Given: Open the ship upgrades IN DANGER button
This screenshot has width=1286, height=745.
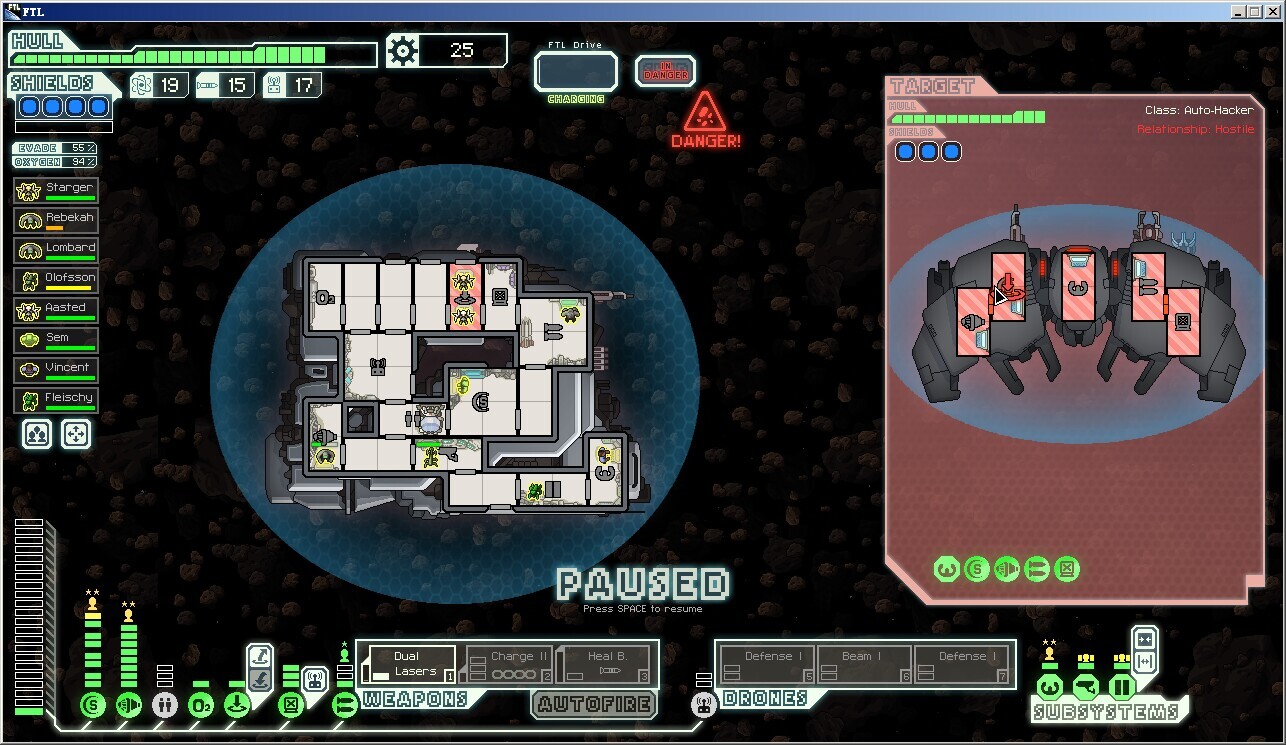Looking at the screenshot, I should click(x=665, y=71).
